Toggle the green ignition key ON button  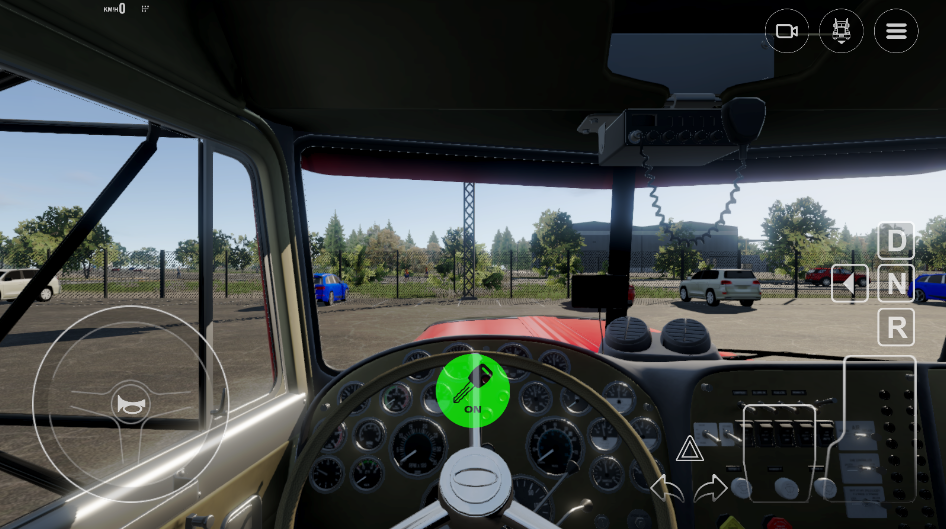pyautogui.click(x=472, y=390)
